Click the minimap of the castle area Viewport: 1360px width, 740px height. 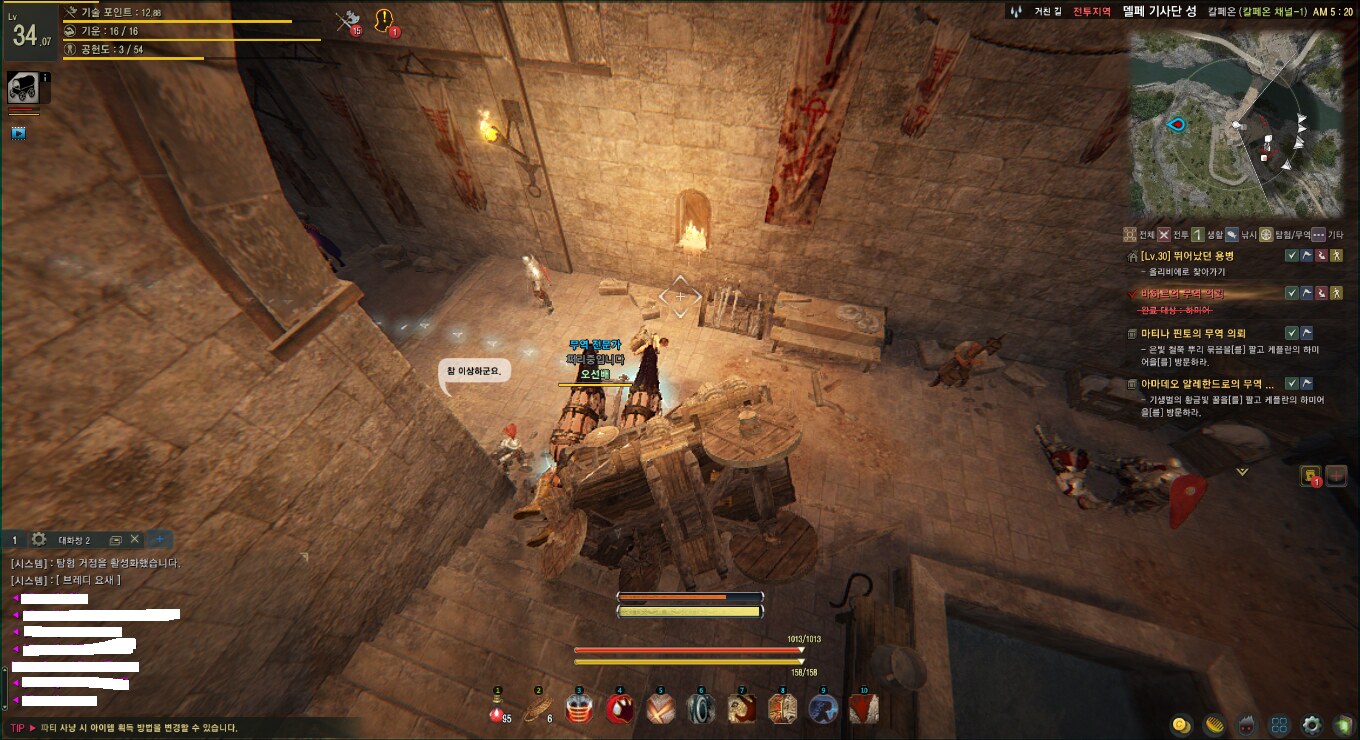pos(1236,122)
